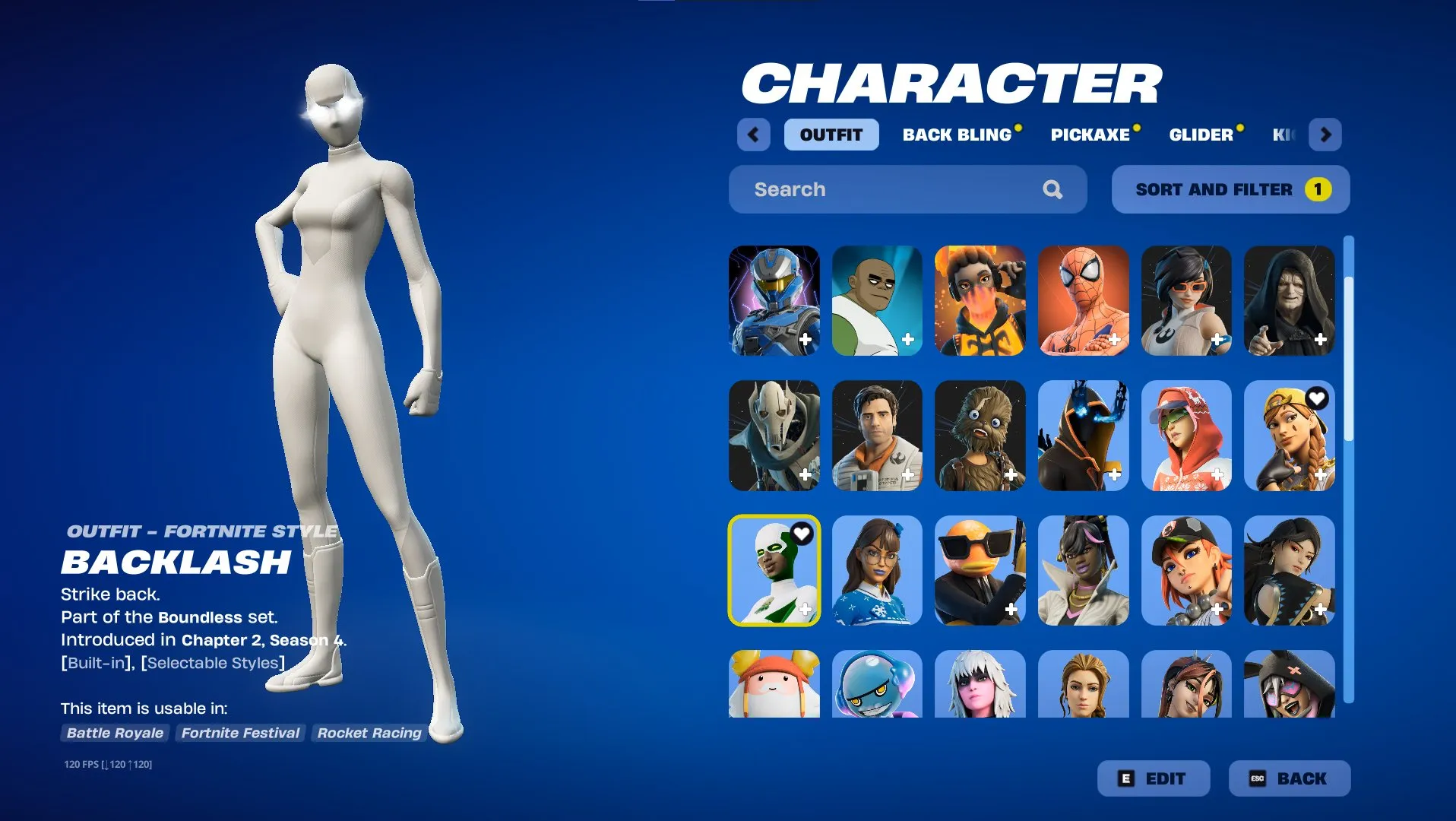Screen dimensions: 1456x821
Task: Click the plus badge on the winter sweater outfit
Action: point(909,609)
